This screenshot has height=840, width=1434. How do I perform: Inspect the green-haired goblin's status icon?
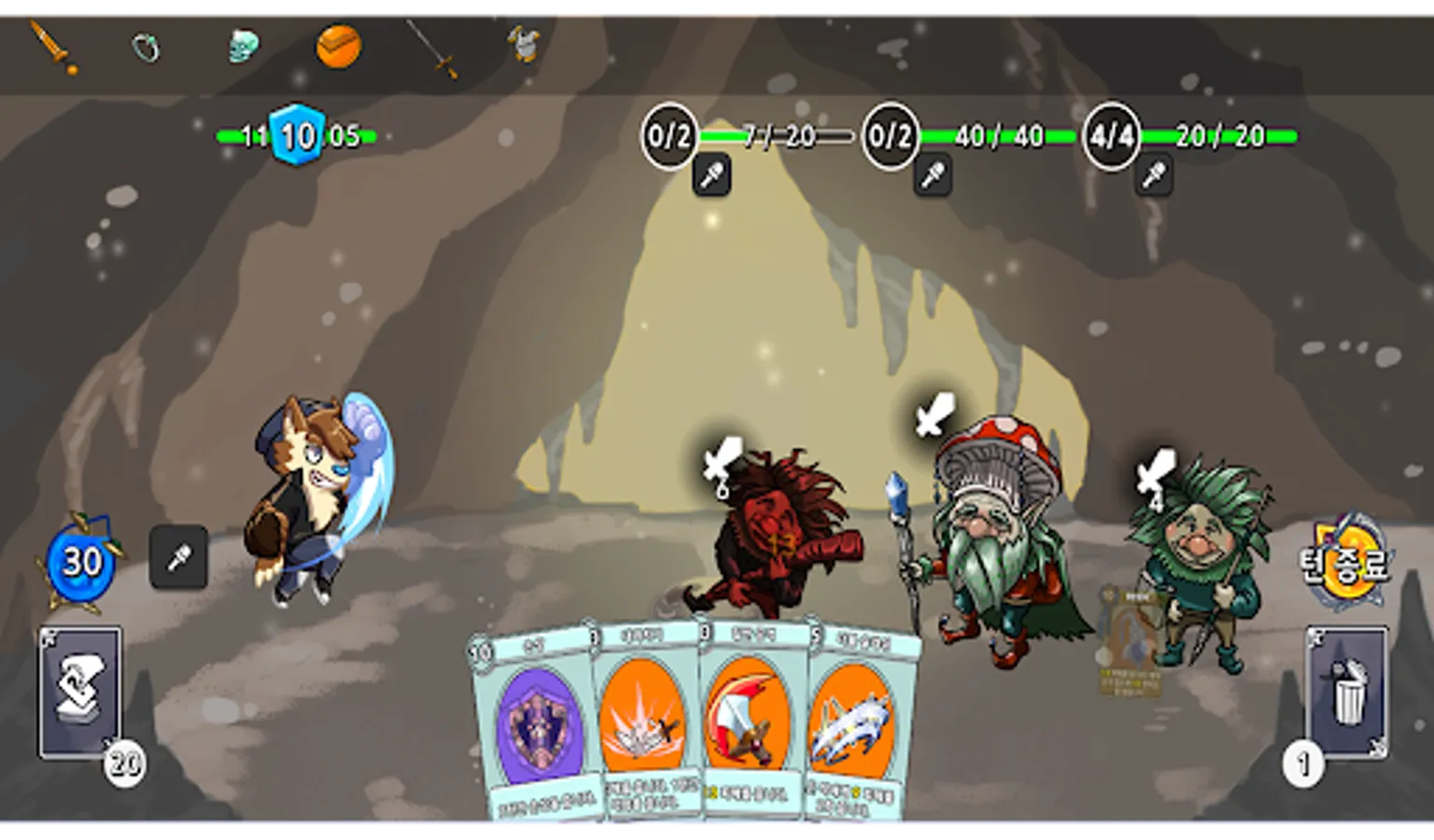point(1154,175)
